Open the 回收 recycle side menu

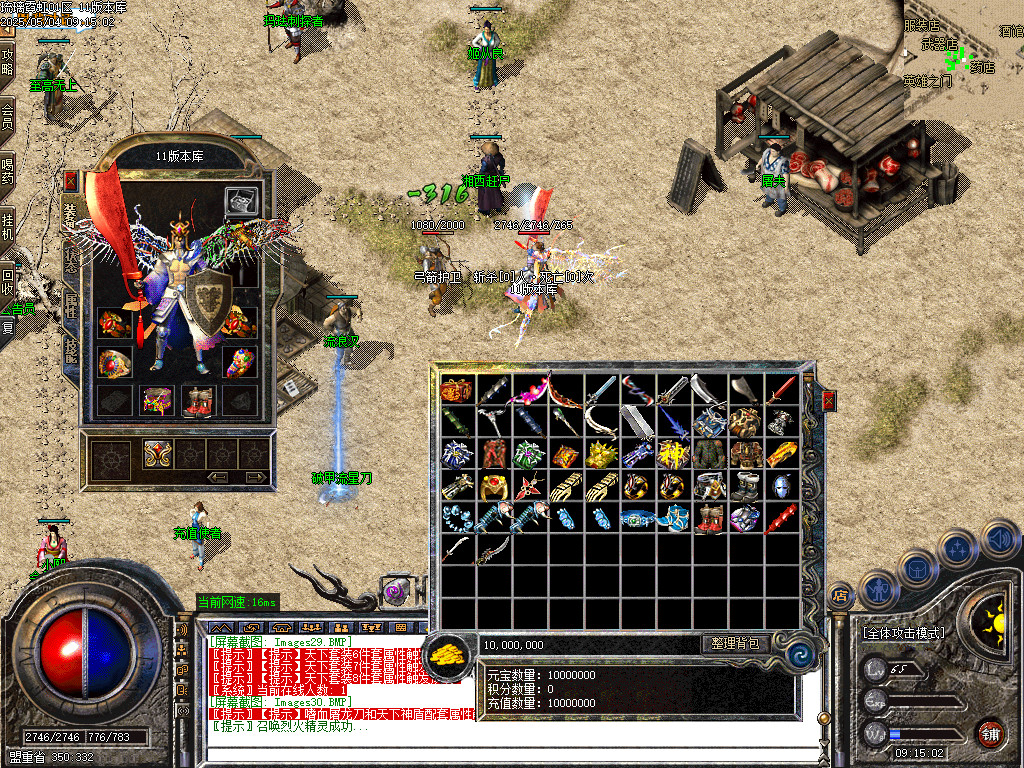point(8,282)
